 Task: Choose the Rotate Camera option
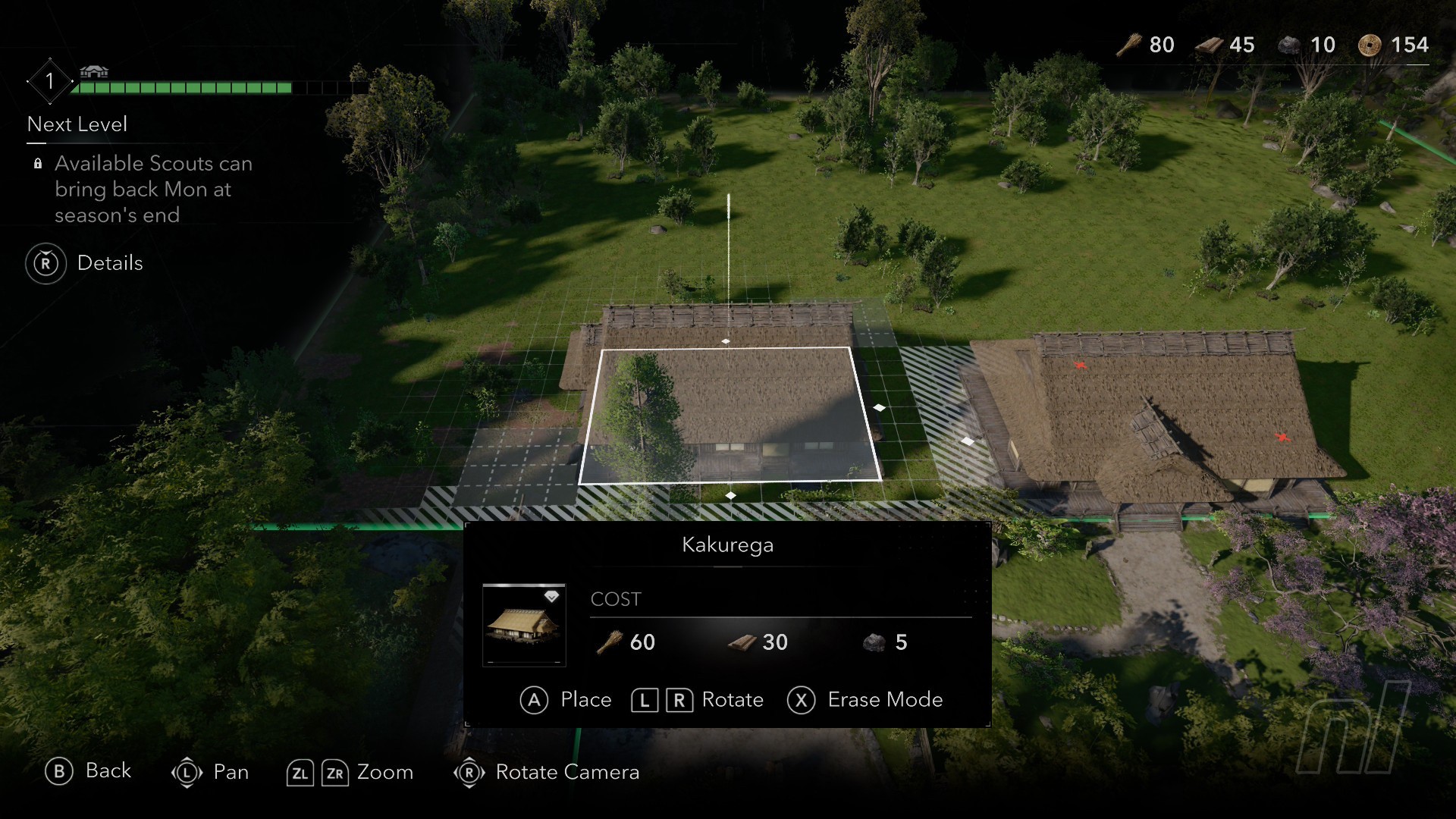coord(566,772)
